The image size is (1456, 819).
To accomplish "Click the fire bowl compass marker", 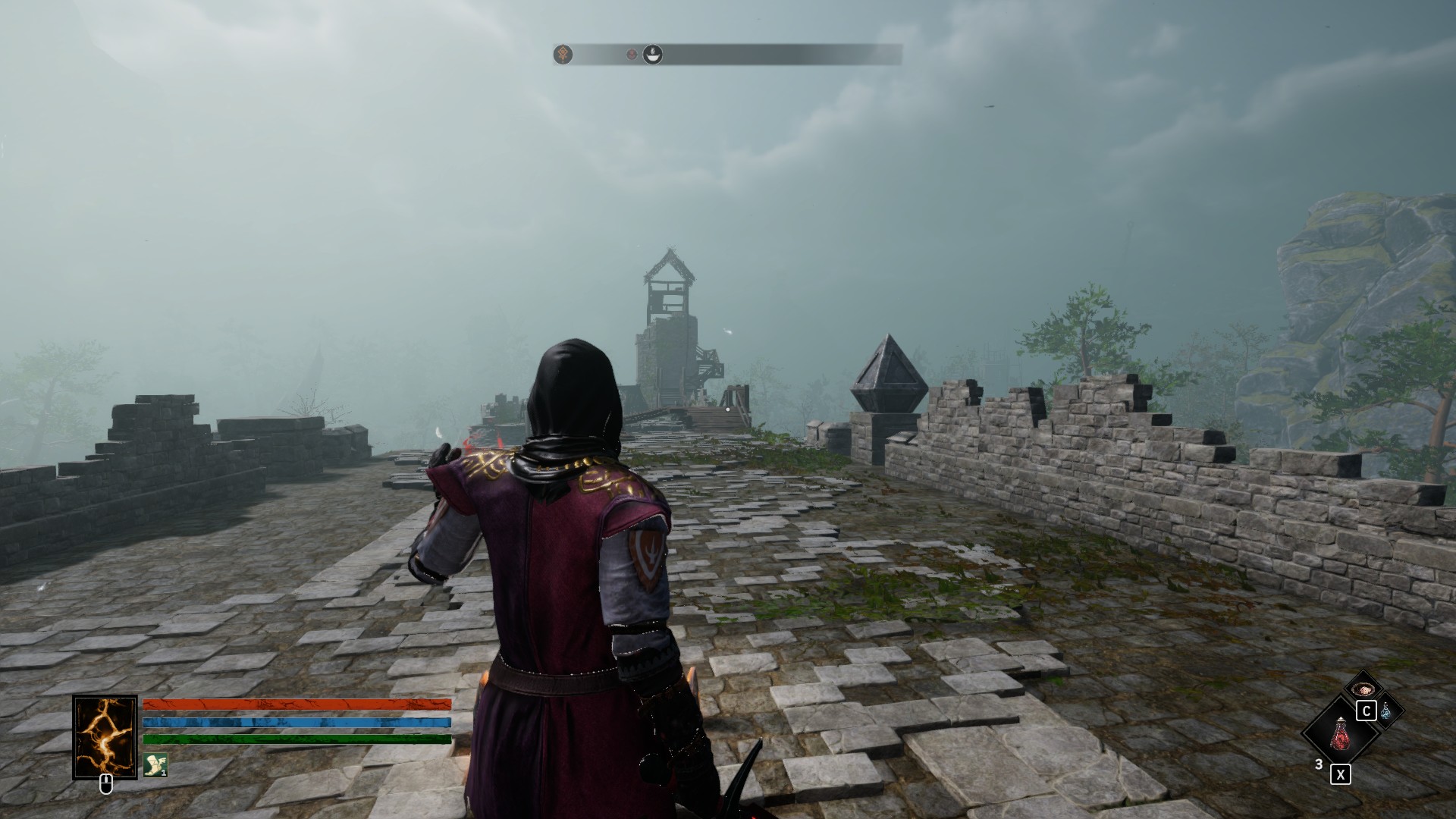I will (x=652, y=55).
